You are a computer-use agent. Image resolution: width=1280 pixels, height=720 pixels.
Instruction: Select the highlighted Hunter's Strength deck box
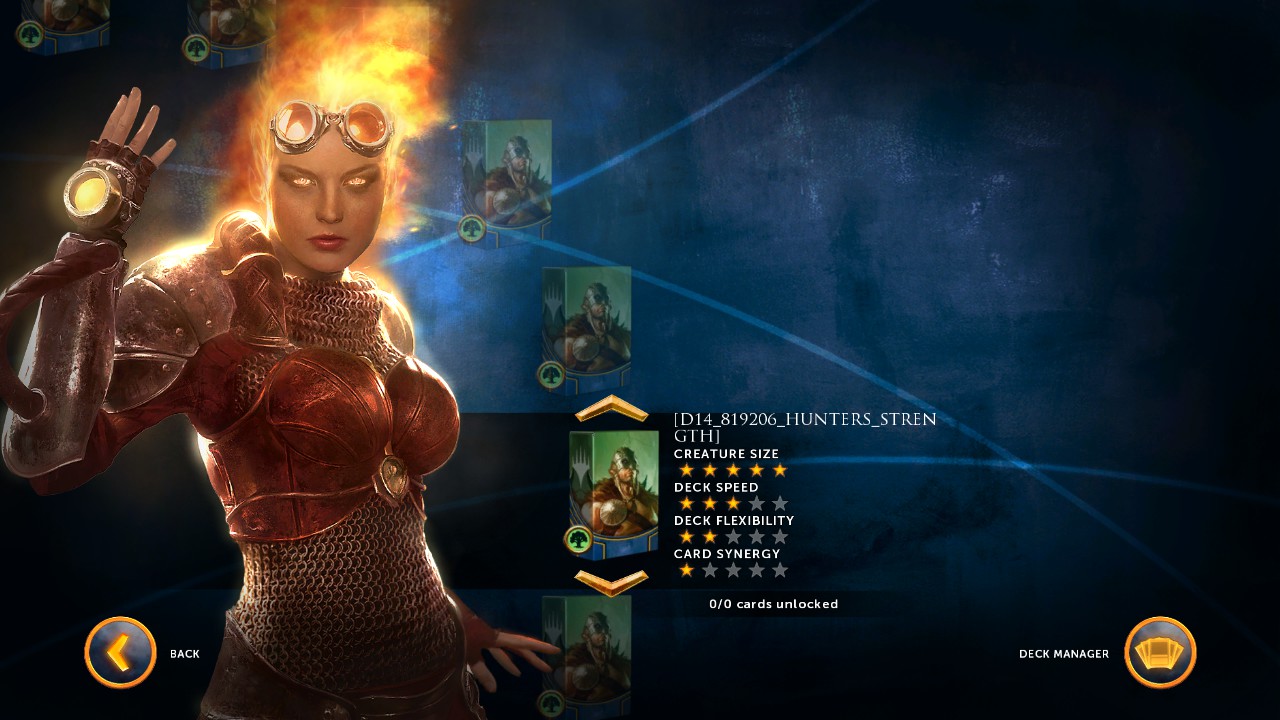(x=612, y=494)
